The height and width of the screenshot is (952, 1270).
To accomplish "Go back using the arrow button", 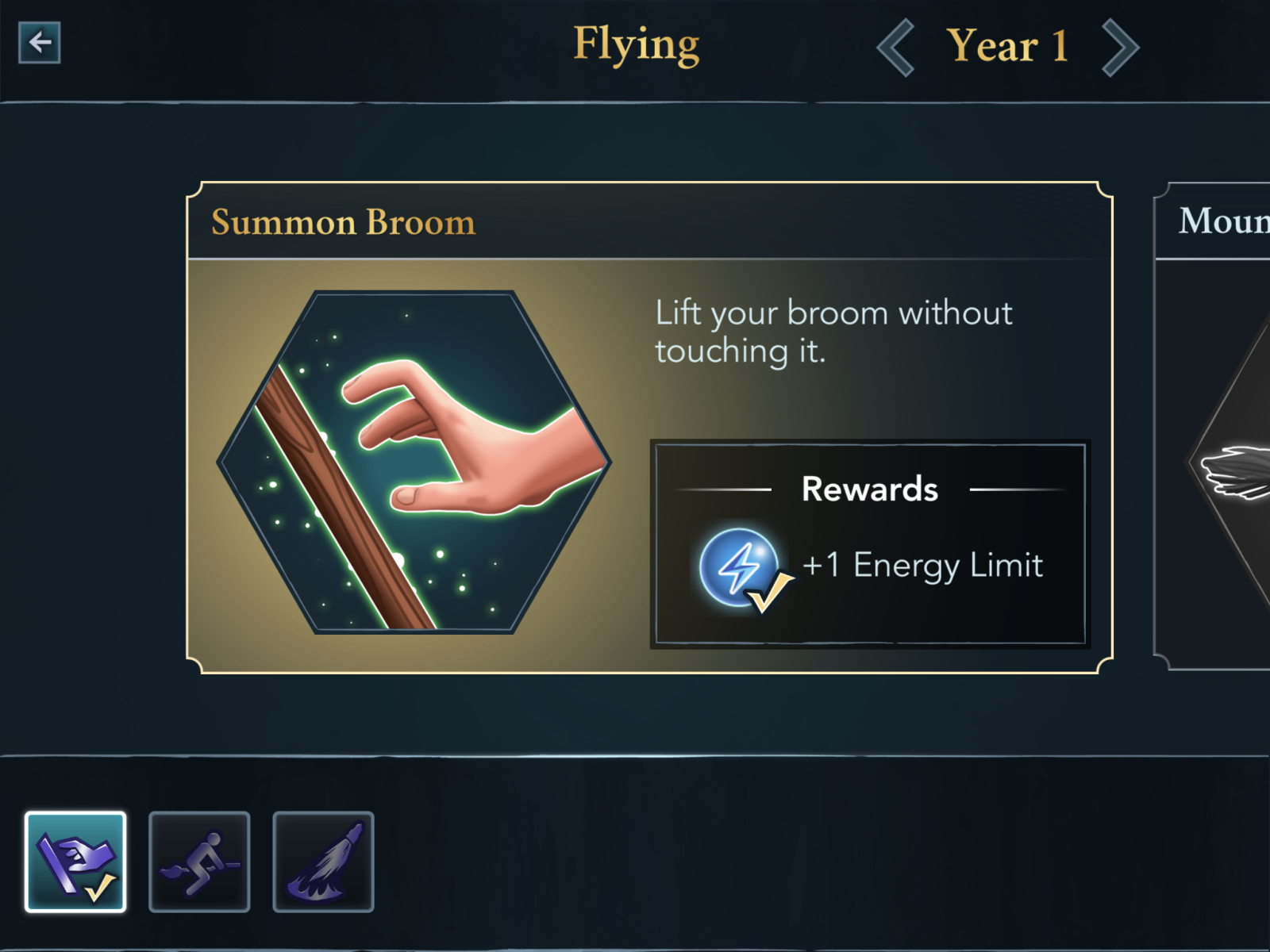I will tap(40, 43).
